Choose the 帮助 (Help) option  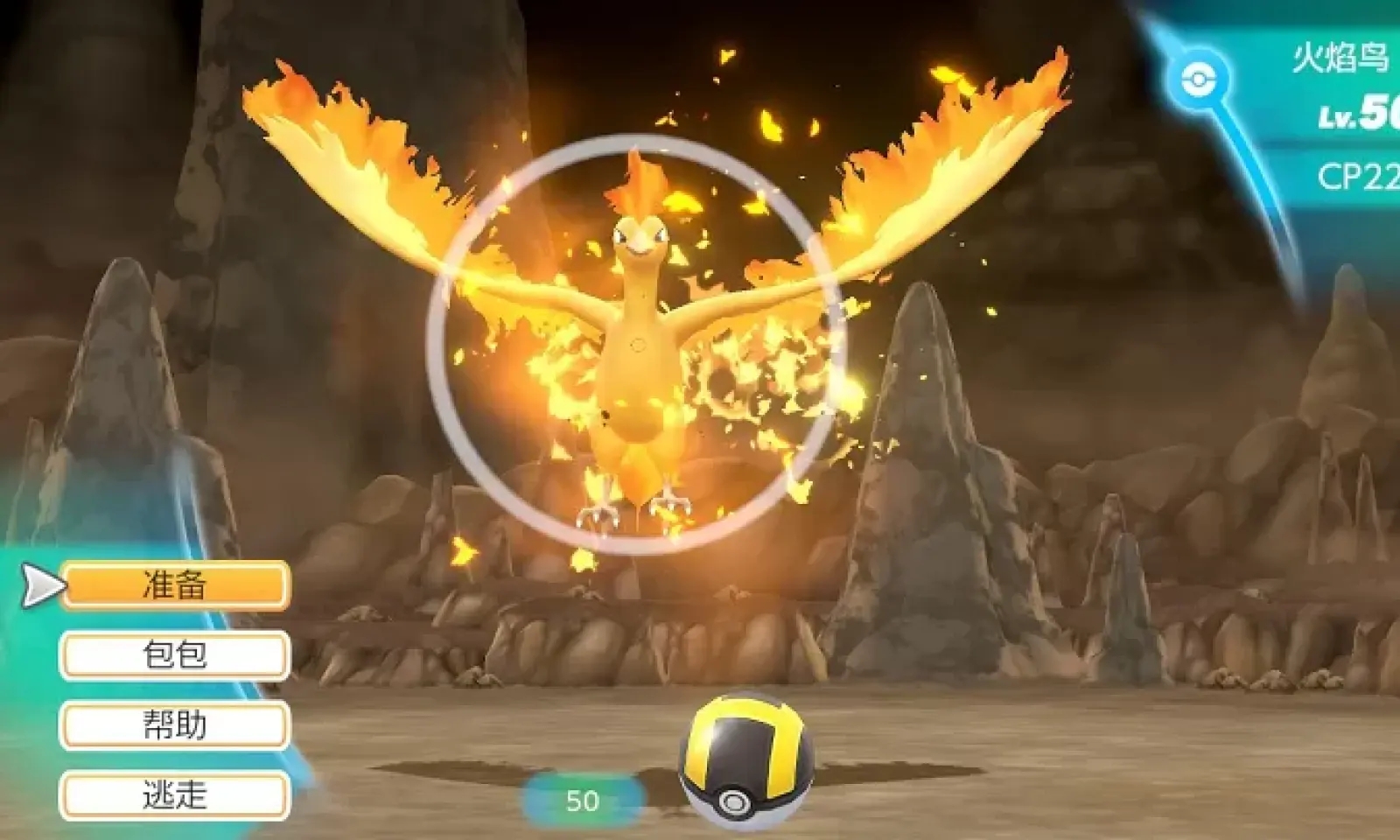coord(175,725)
